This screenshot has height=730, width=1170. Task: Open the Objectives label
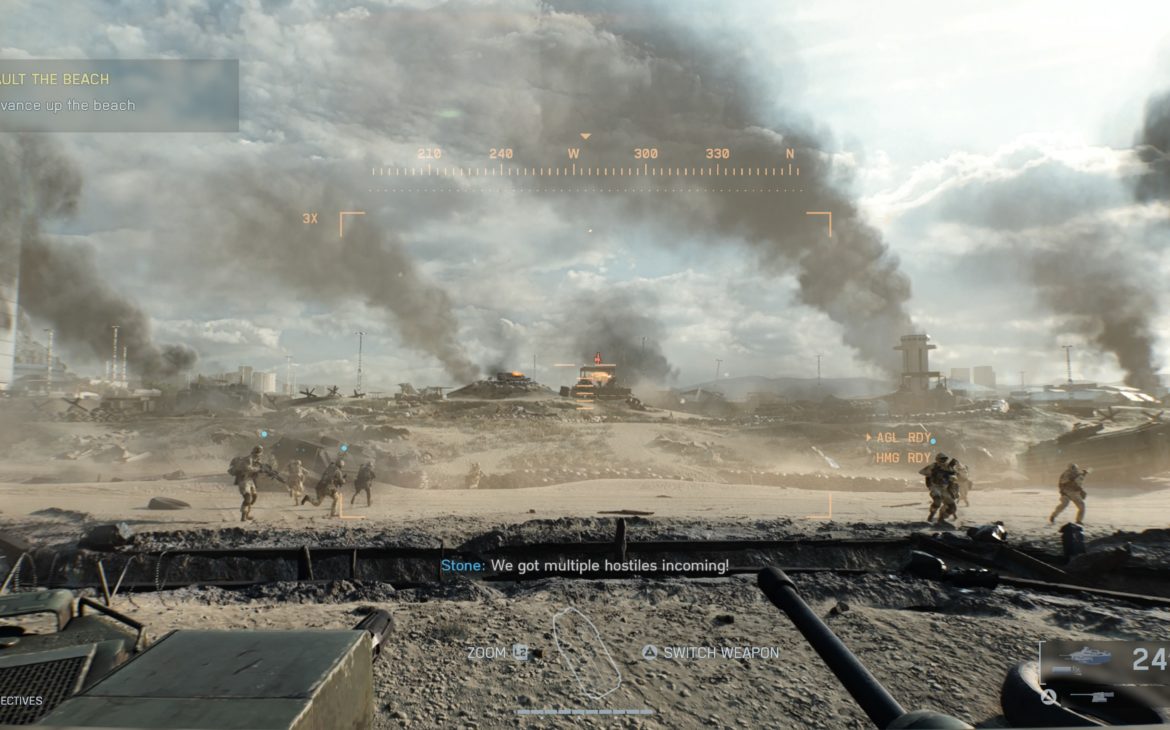click(x=21, y=701)
